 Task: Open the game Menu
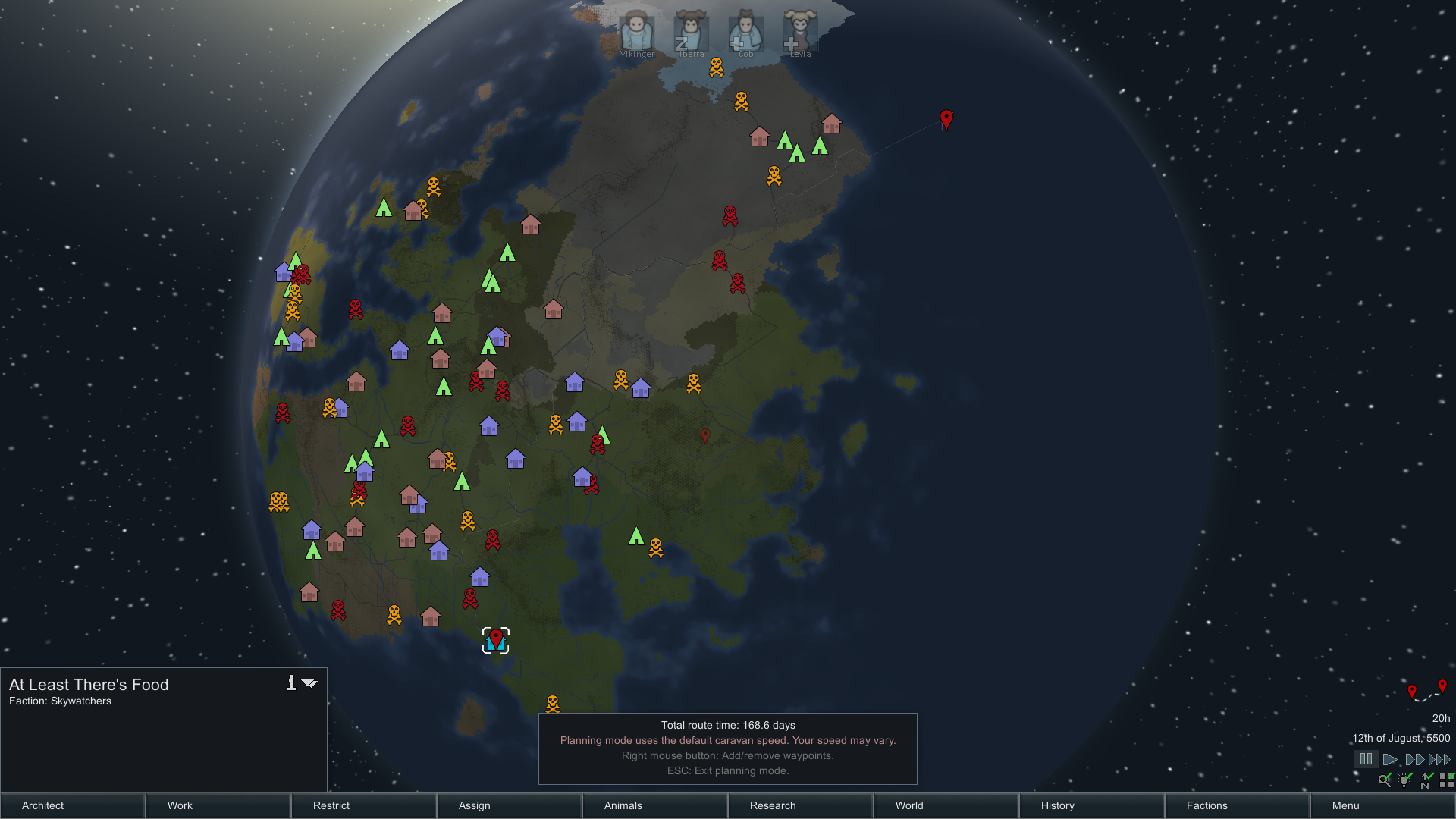tap(1382, 805)
